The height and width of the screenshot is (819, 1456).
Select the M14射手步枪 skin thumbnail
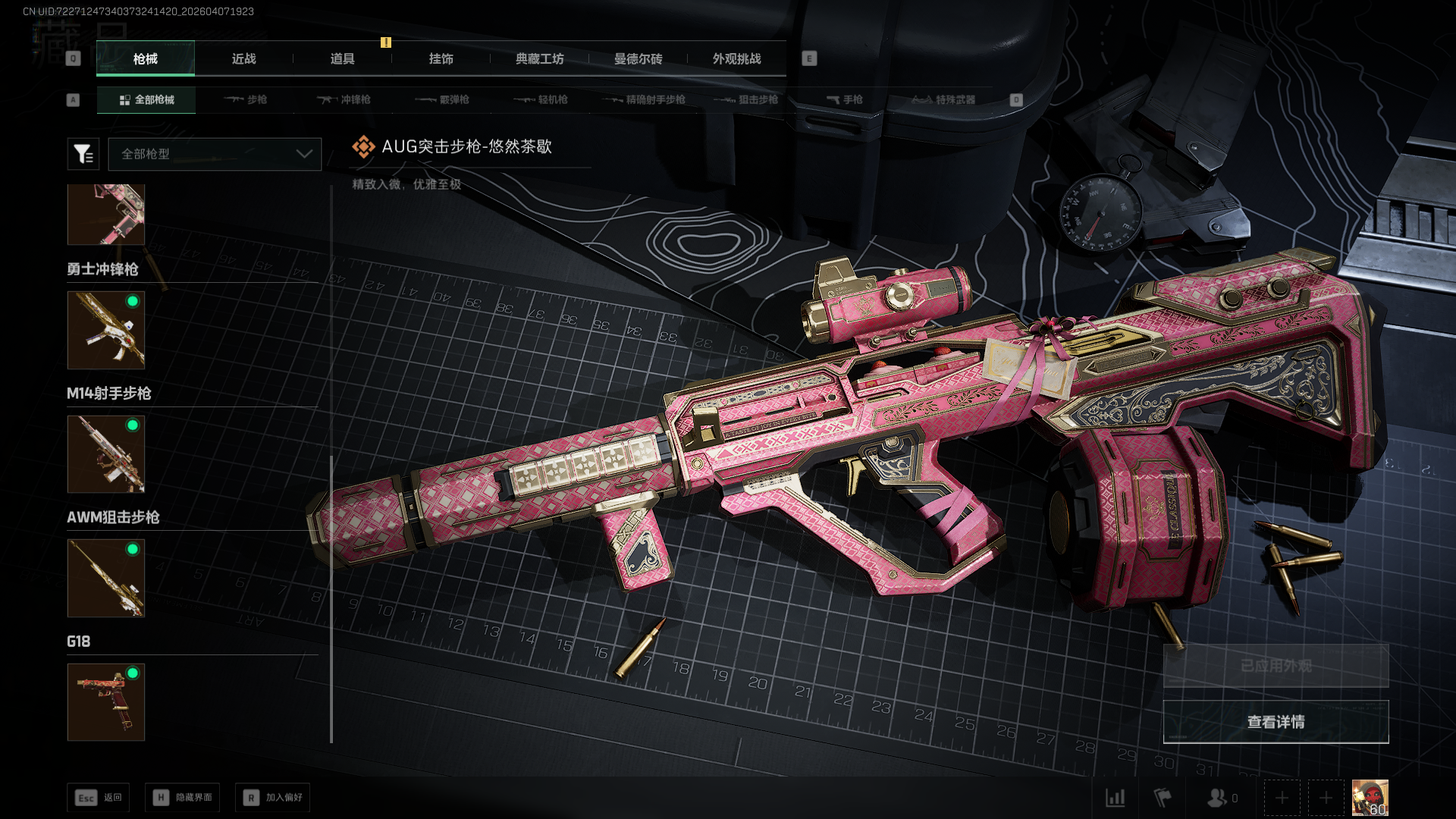106,454
